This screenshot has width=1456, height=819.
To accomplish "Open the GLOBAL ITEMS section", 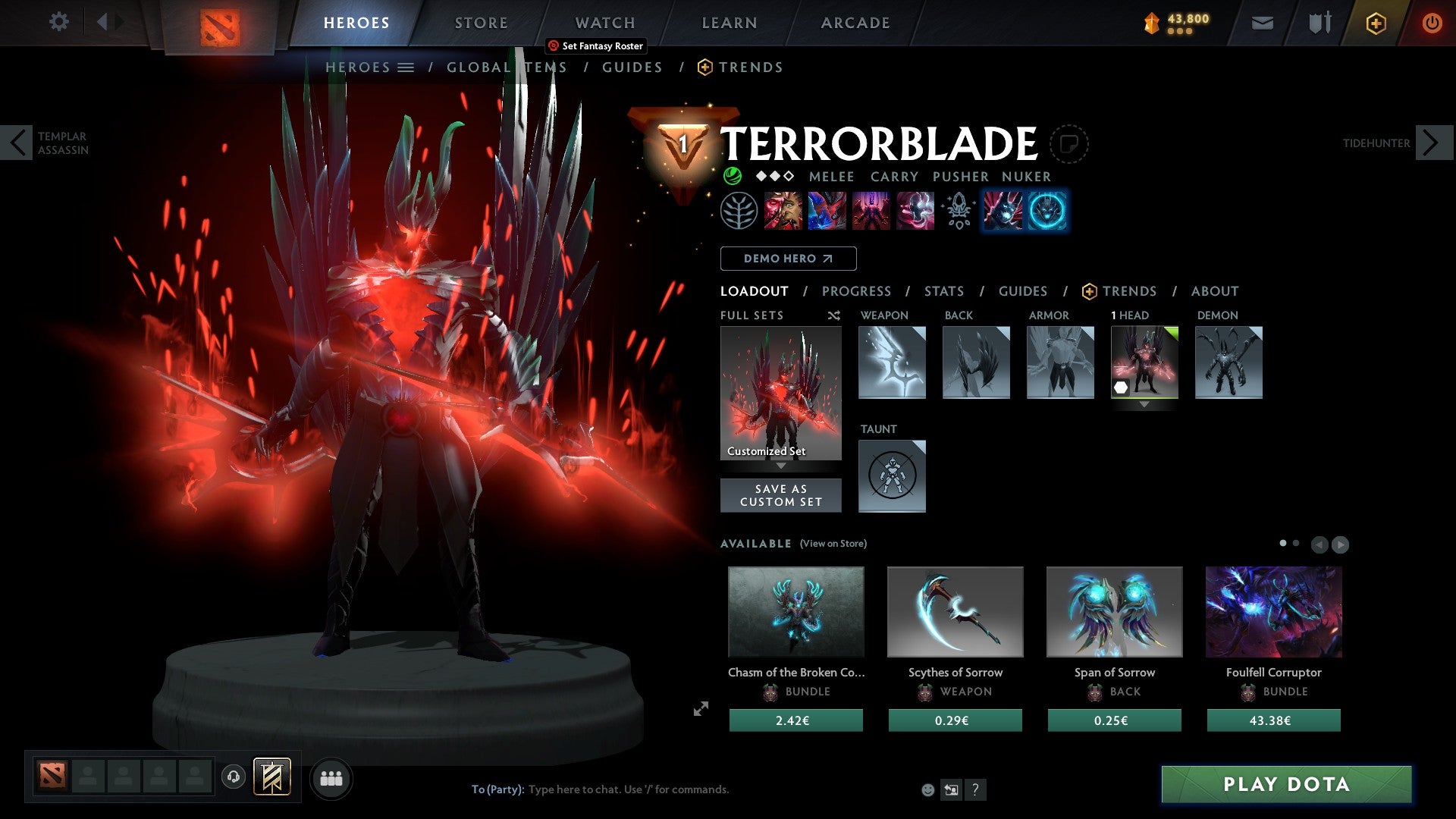I will tap(507, 67).
